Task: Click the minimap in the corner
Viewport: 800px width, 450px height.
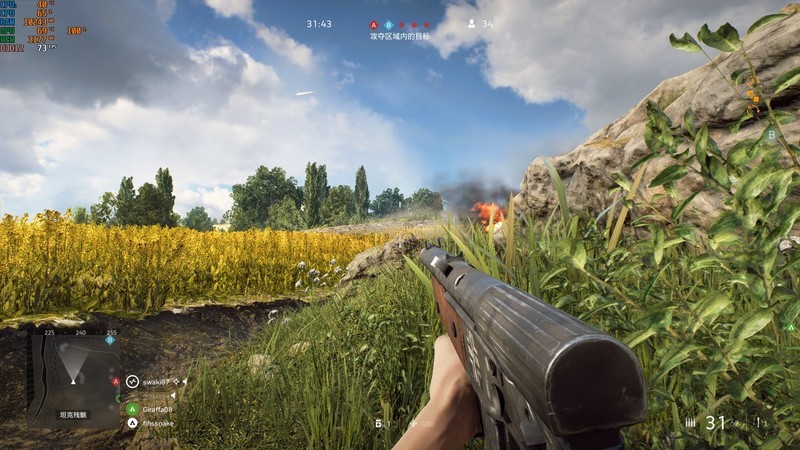Action: click(73, 377)
